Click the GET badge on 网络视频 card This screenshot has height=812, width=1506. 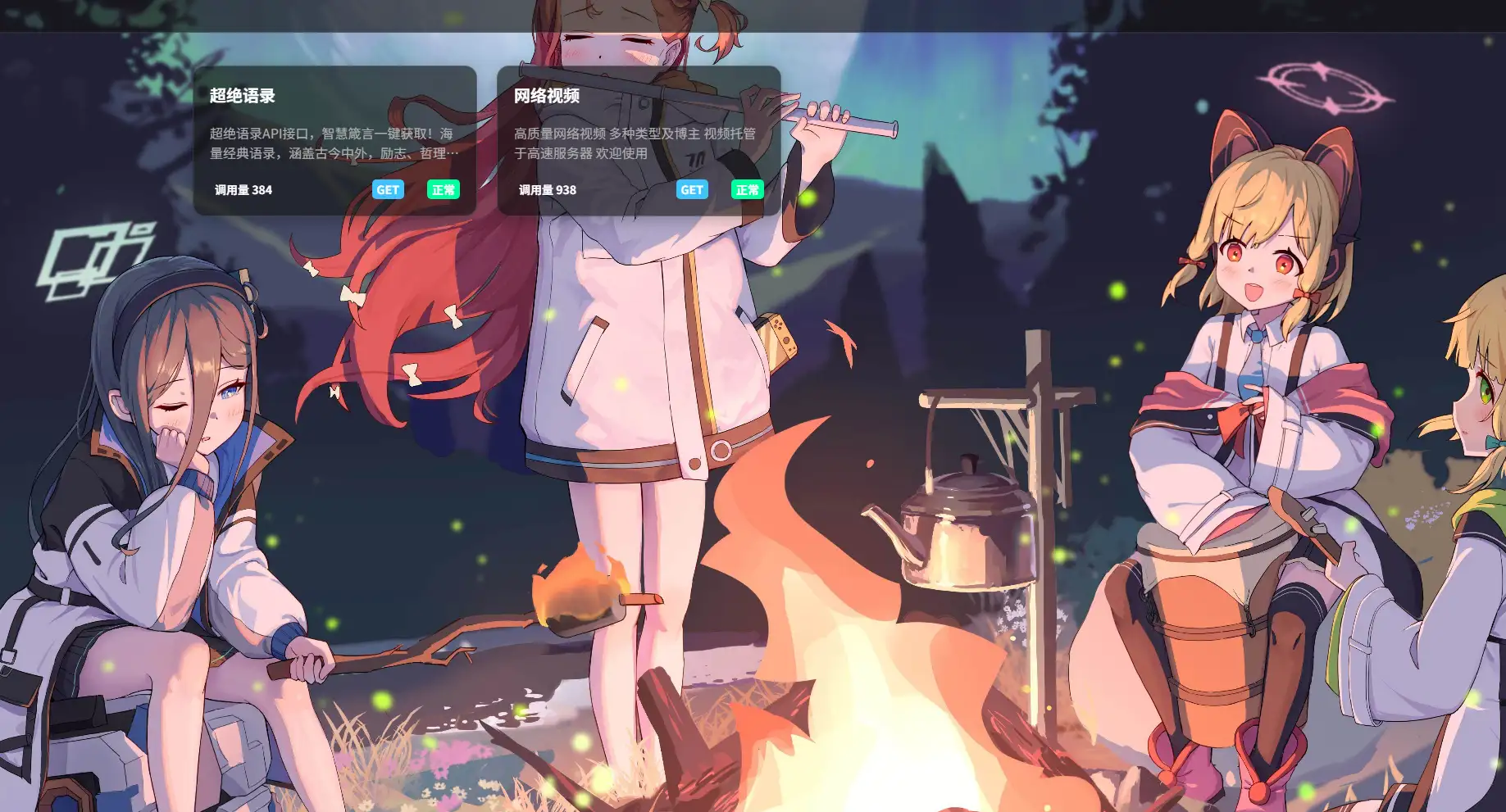click(692, 190)
